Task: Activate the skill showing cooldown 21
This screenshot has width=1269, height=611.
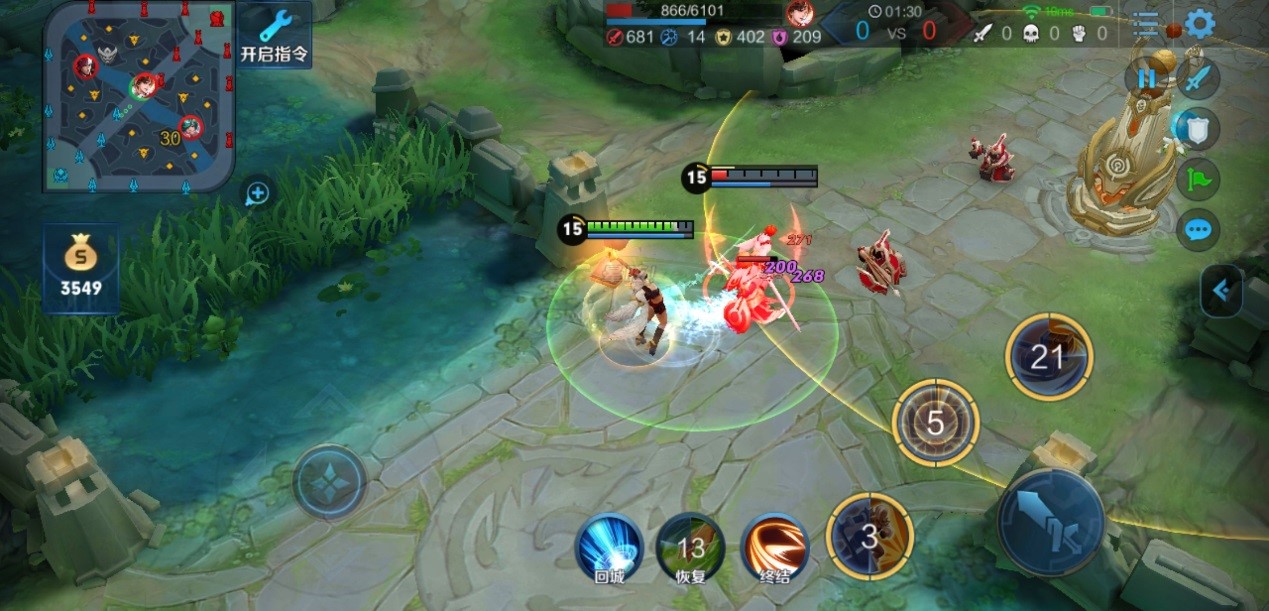Action: [1048, 357]
